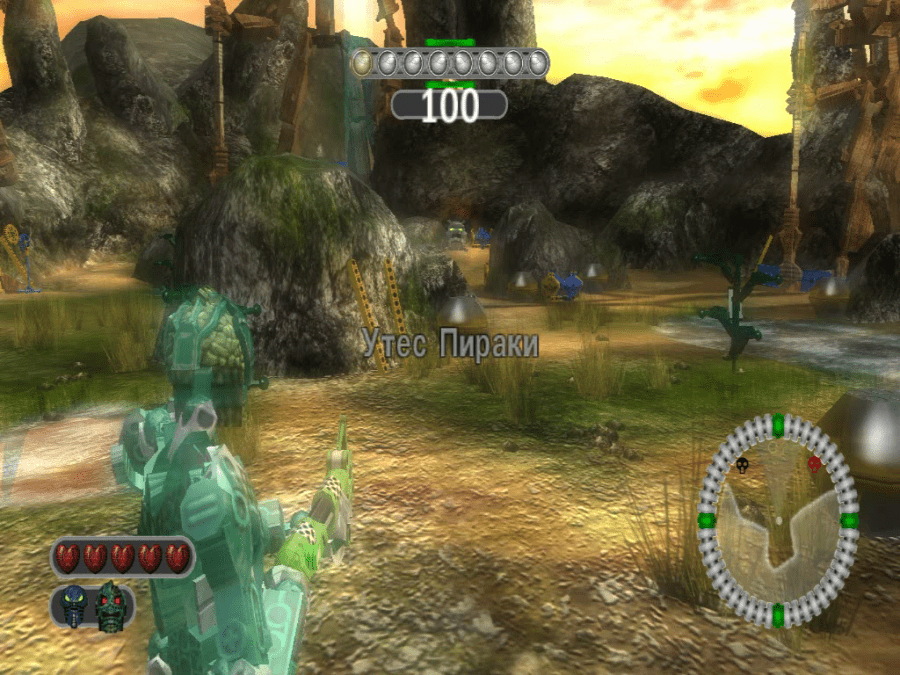Viewport: 900px width, 675px height.
Task: Select the blue Toa mask icon
Action: [x=75, y=606]
